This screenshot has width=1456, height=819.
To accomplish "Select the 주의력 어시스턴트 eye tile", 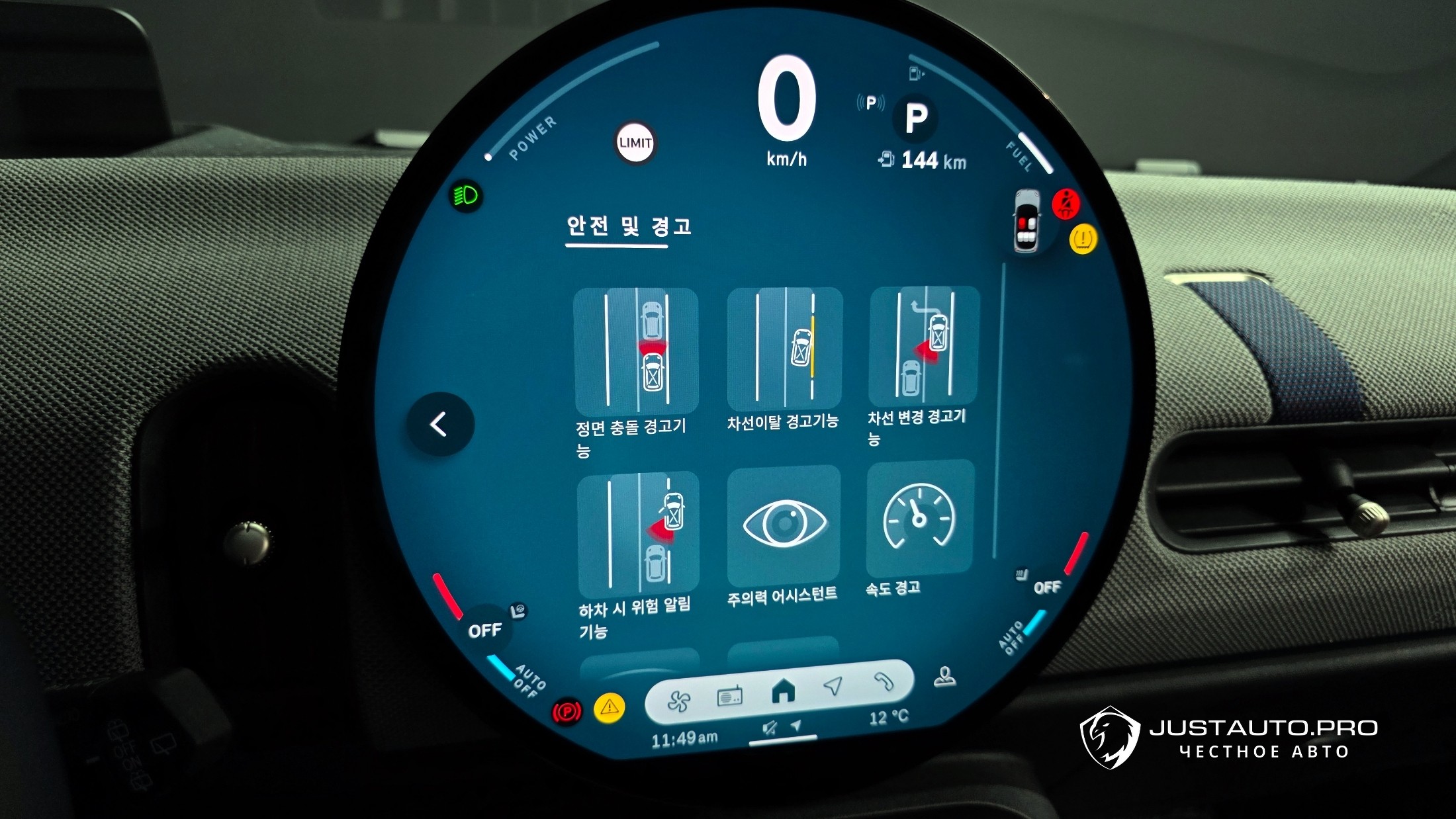I will pos(784,524).
